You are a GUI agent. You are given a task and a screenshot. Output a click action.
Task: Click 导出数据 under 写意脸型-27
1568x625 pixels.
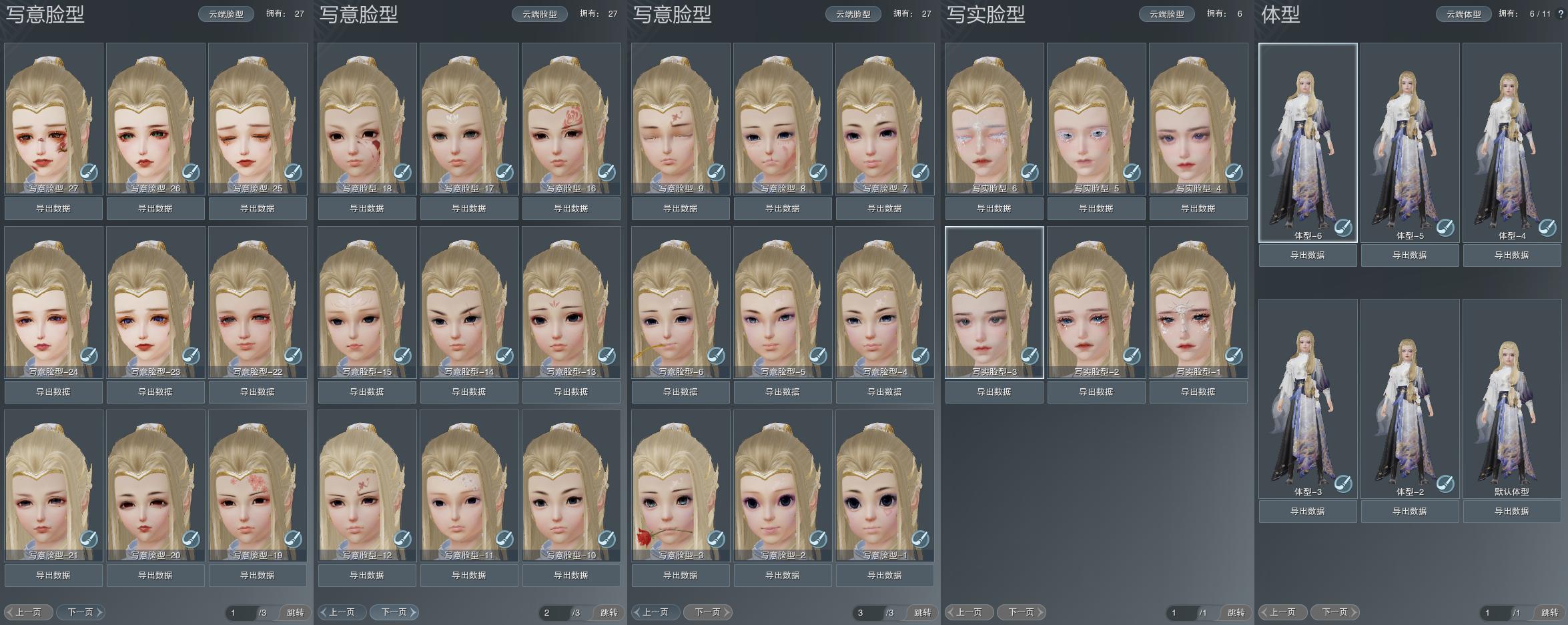coord(53,208)
